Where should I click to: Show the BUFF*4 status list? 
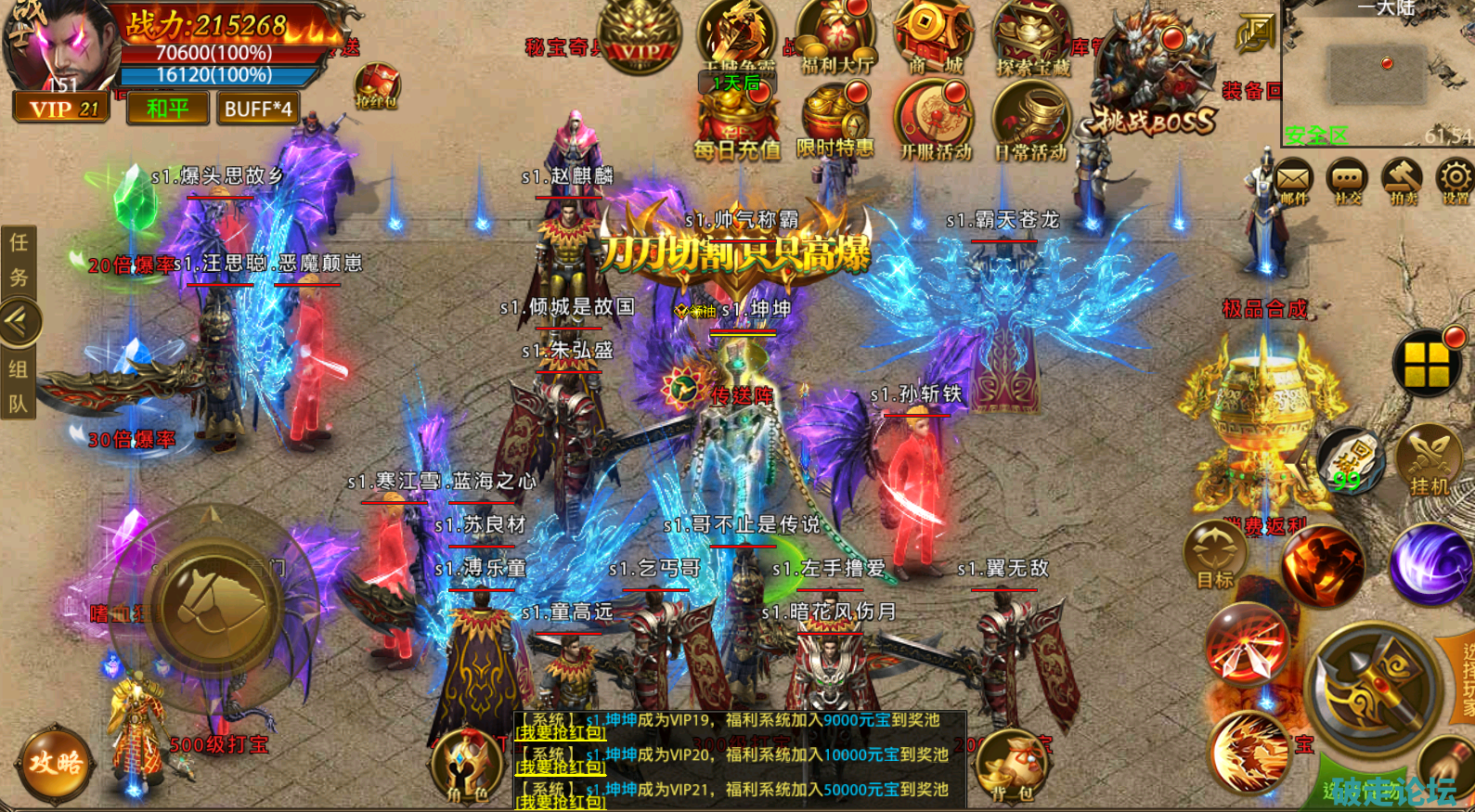pos(258,109)
